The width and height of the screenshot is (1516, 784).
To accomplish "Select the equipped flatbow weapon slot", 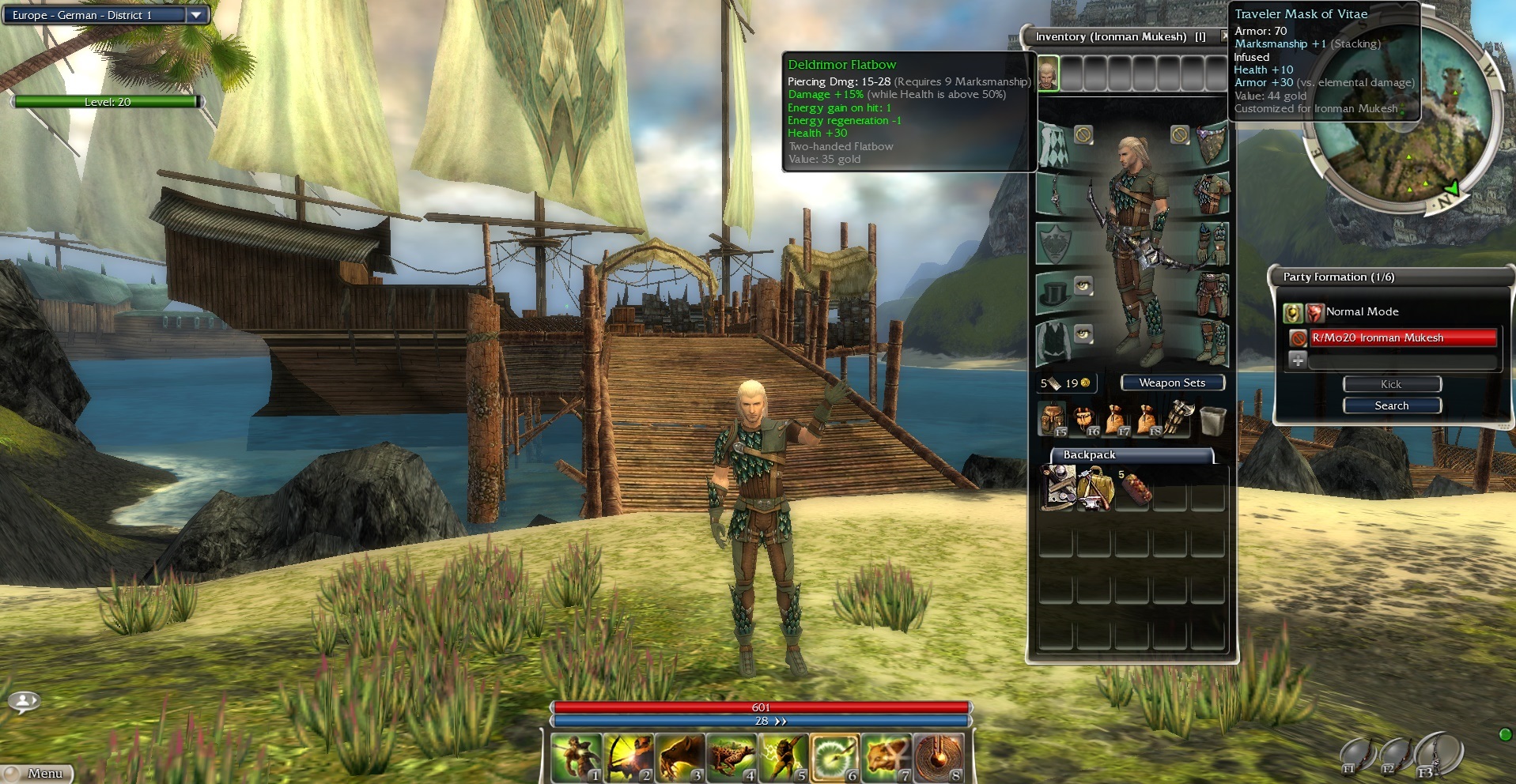I will [x=1053, y=194].
